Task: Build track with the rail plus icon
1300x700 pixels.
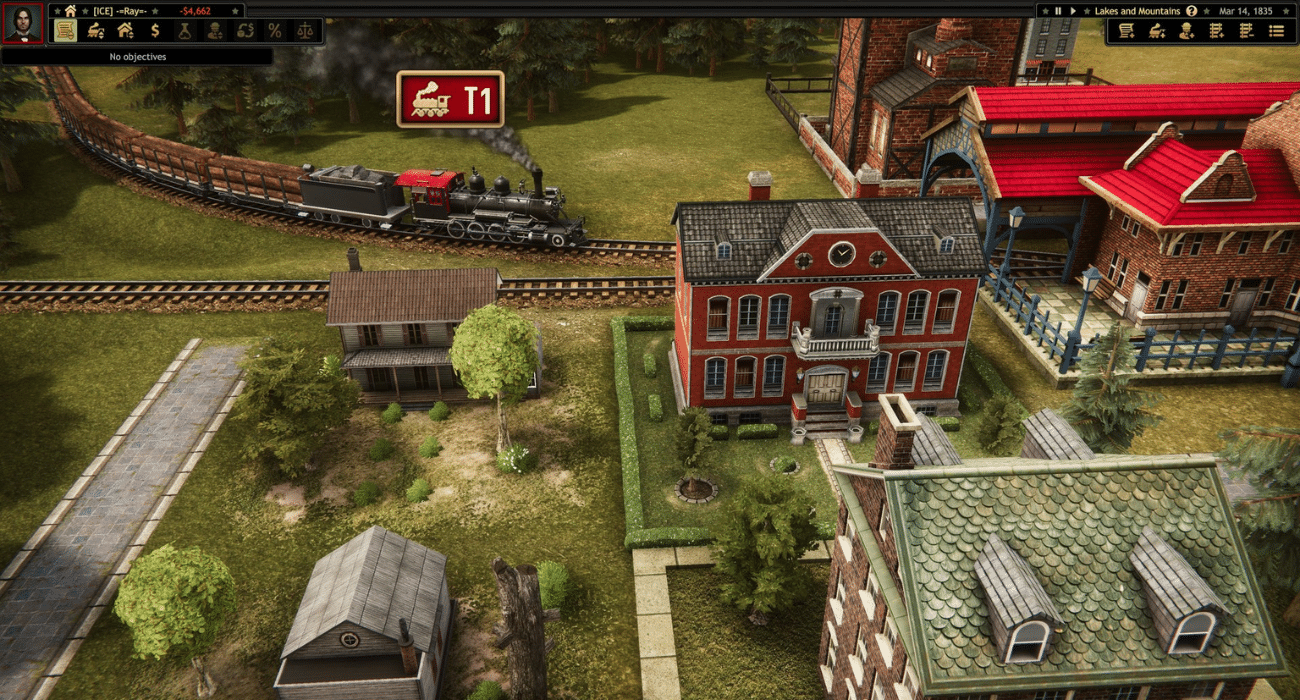Action: 1216,31
